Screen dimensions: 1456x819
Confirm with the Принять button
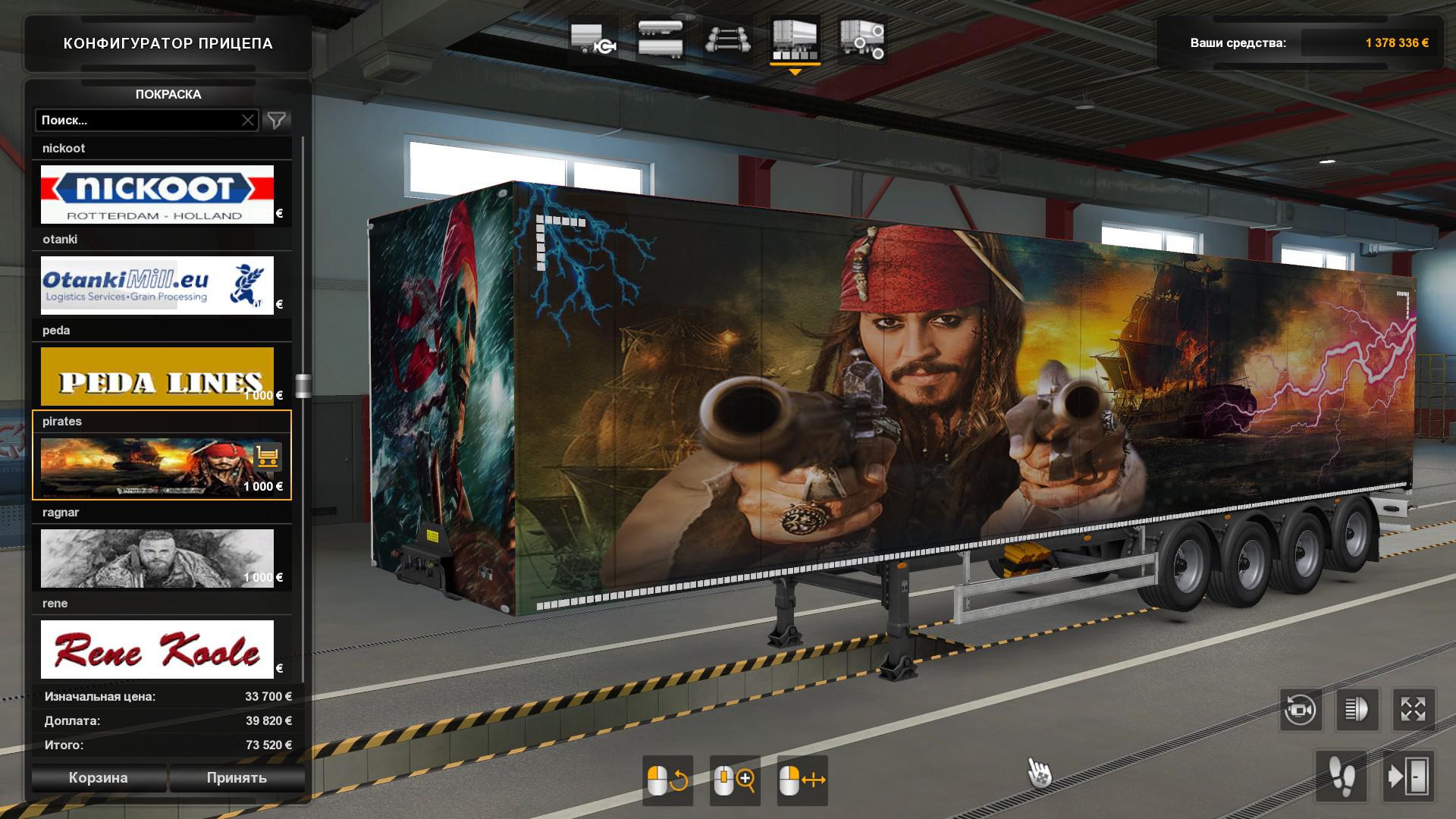[x=237, y=777]
